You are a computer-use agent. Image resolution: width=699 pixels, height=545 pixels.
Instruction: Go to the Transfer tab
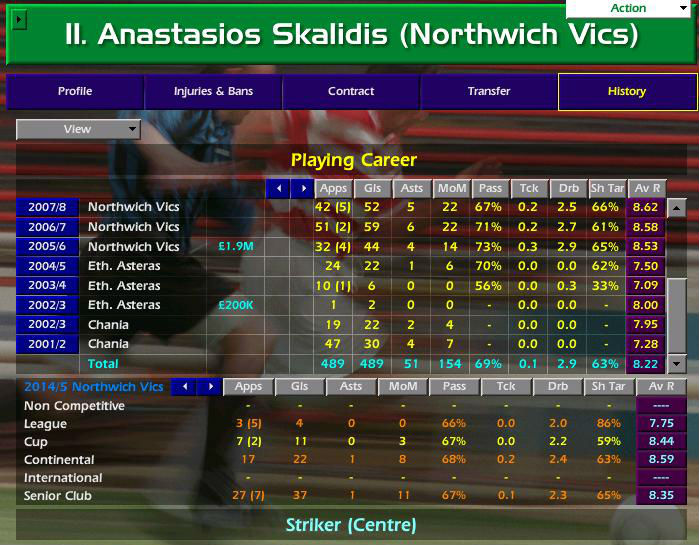[x=489, y=92]
